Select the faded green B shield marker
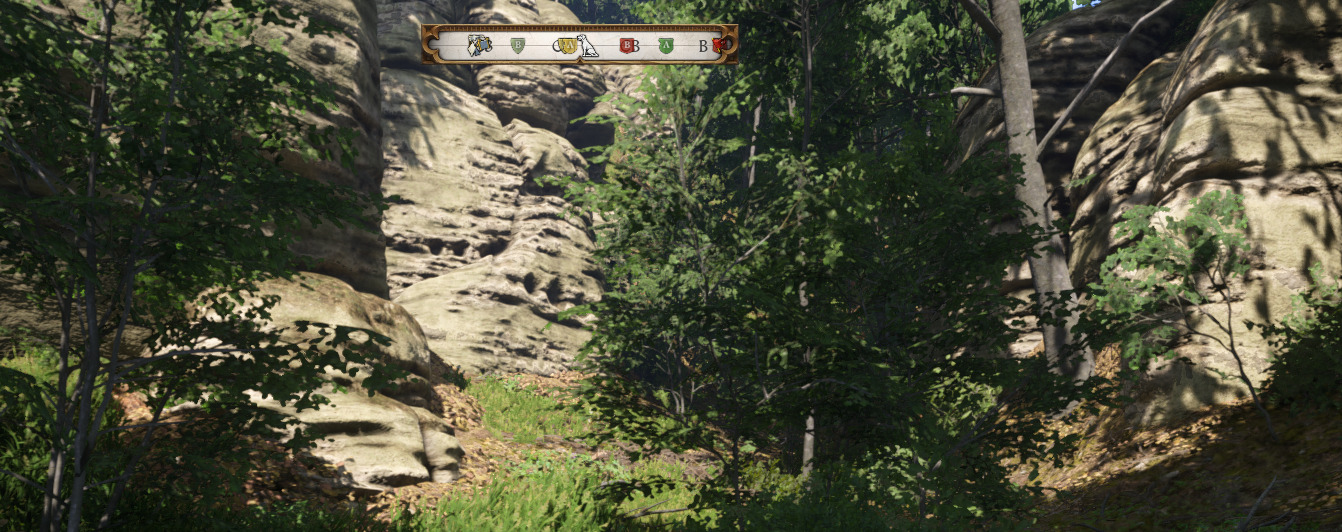 pyautogui.click(x=517, y=45)
